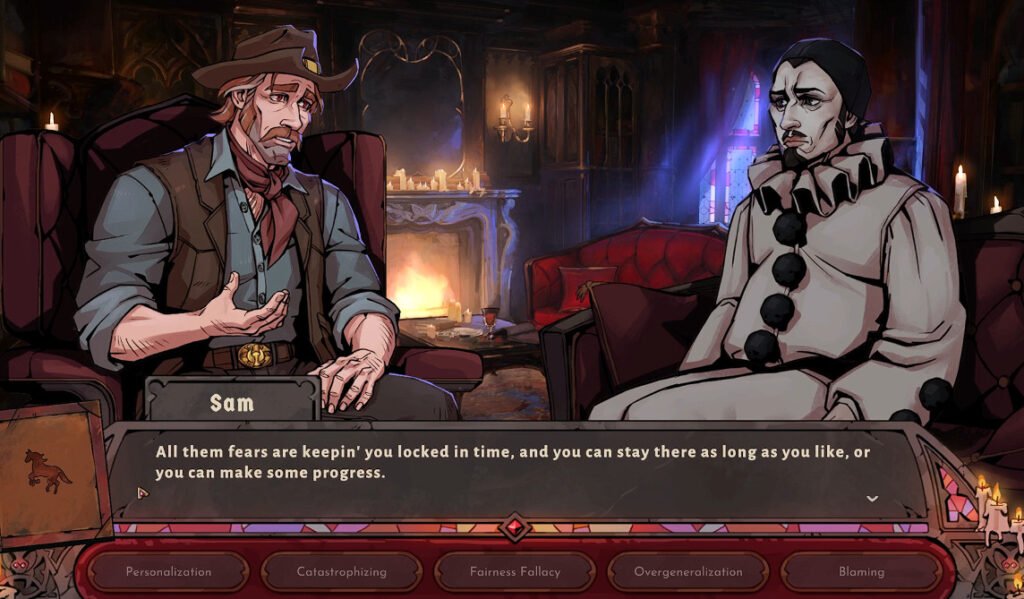Click the small arrow at dialogue left
Viewport: 1024px width, 599px height.
[x=142, y=492]
